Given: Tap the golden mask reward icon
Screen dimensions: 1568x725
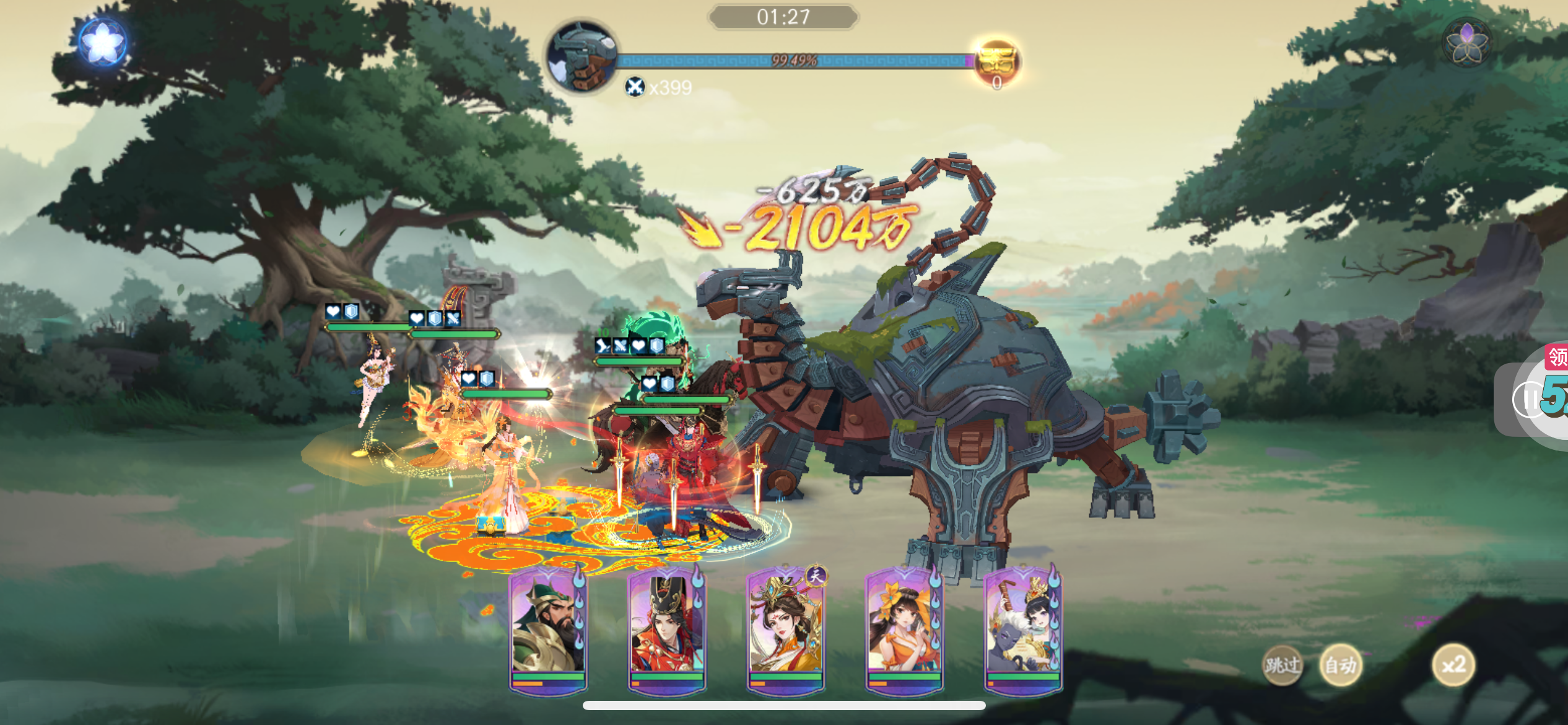Looking at the screenshot, I should coord(996,62).
